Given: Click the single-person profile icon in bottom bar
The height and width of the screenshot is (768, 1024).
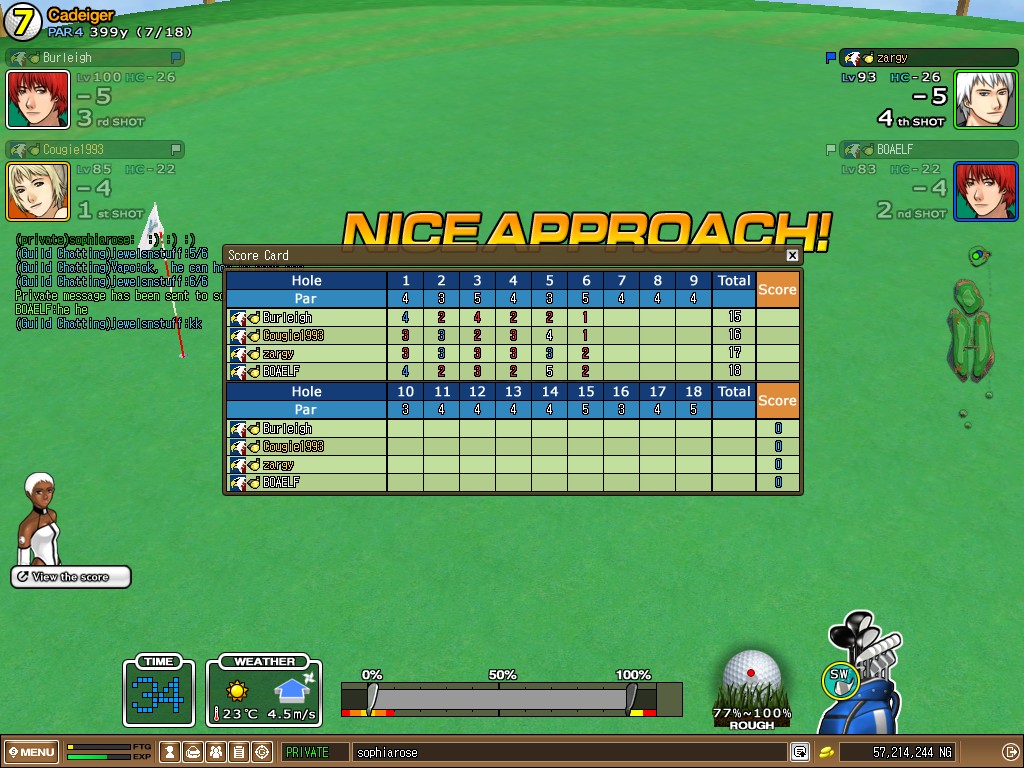Looking at the screenshot, I should 170,752.
